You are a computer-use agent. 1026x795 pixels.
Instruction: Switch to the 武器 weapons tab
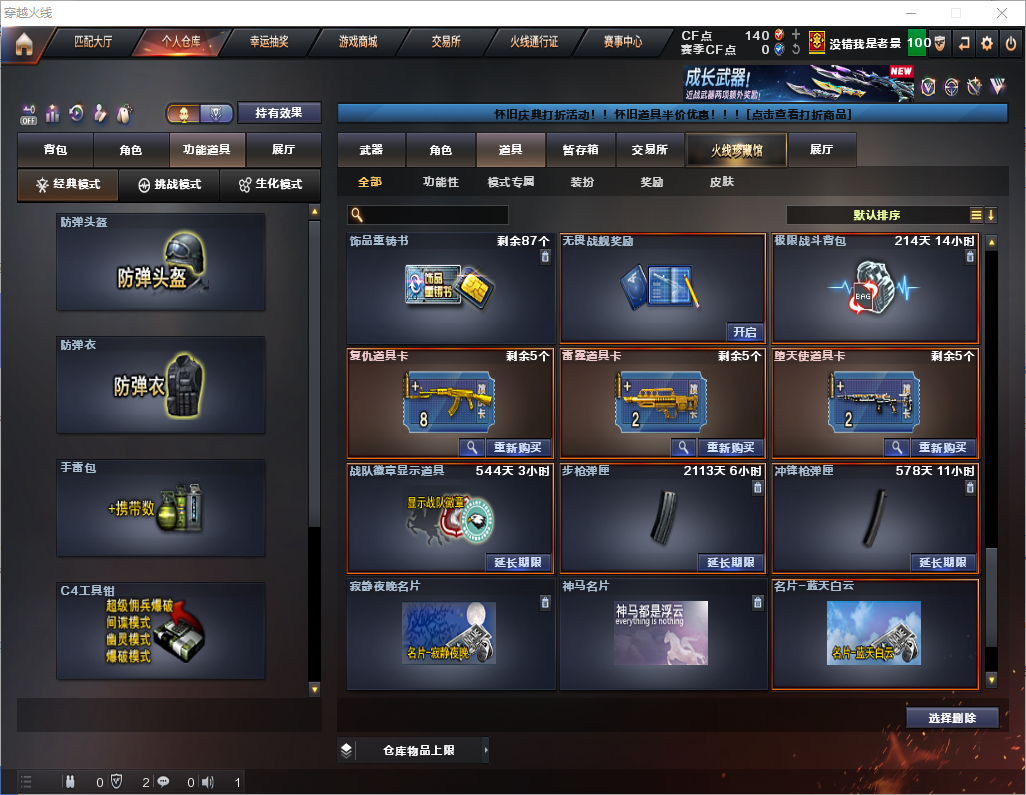click(371, 150)
